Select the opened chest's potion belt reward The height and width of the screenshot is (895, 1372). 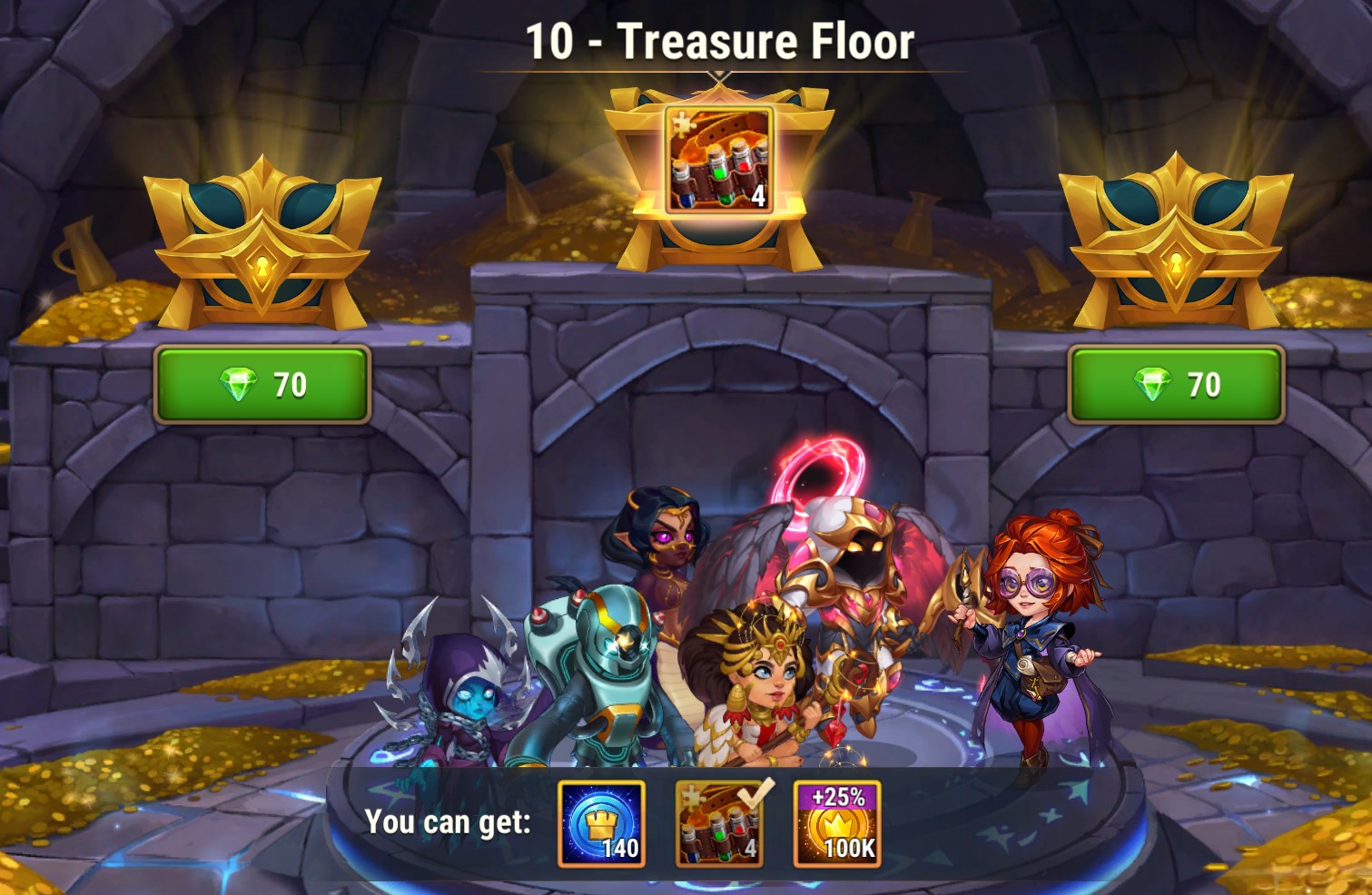[719, 160]
